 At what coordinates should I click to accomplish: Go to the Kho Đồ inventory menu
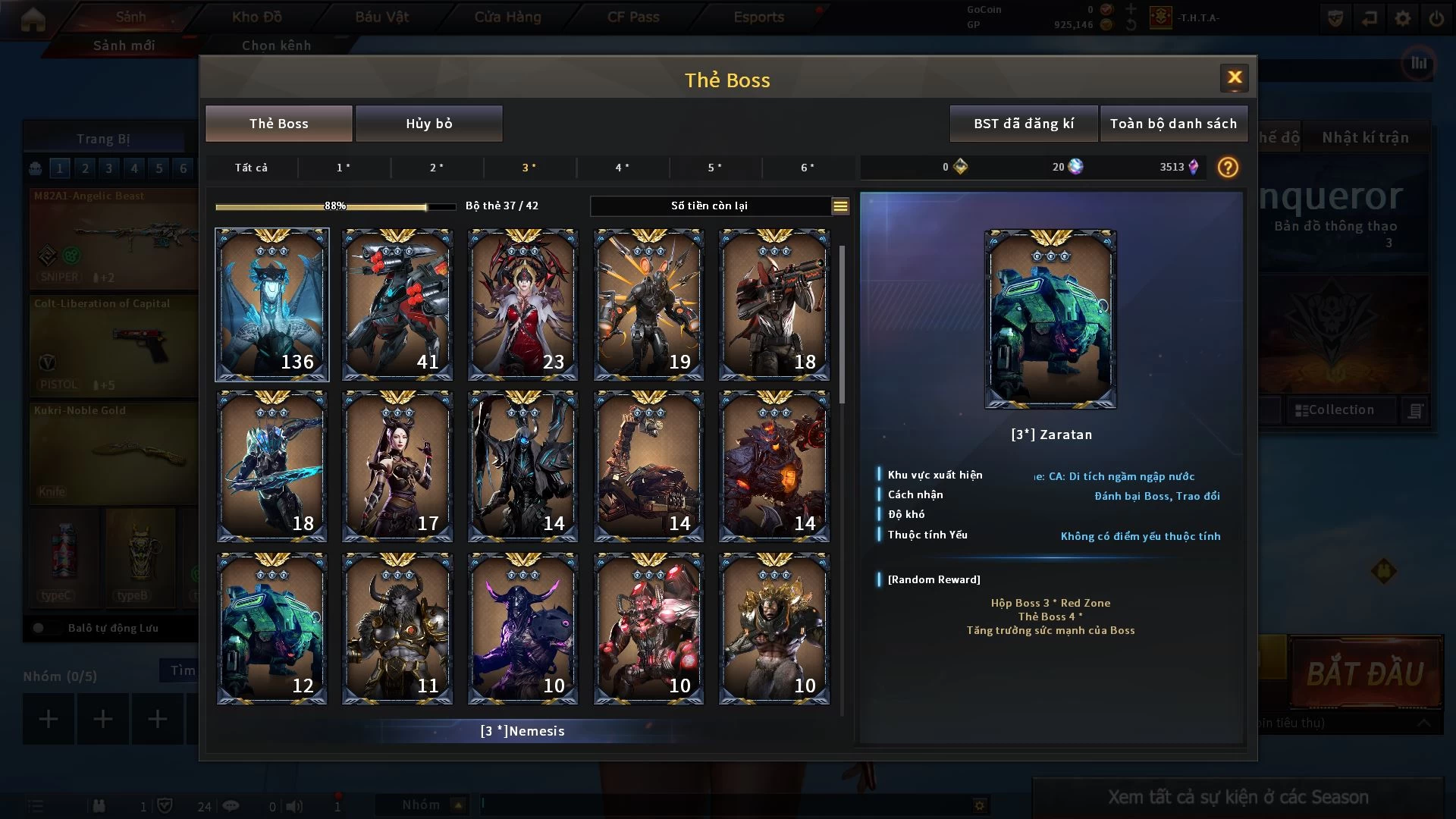point(256,17)
